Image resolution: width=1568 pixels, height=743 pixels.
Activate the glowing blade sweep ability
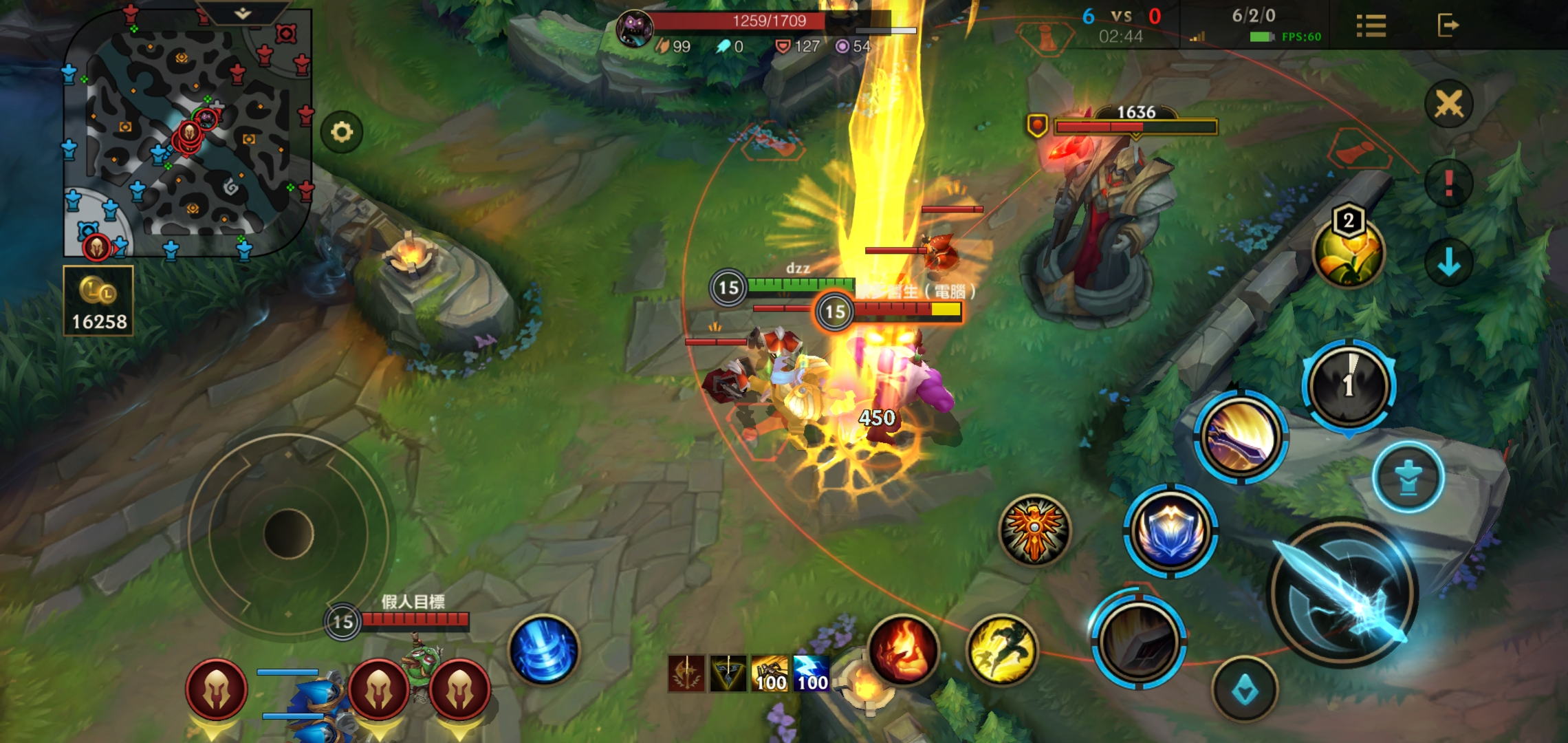(x=1240, y=437)
